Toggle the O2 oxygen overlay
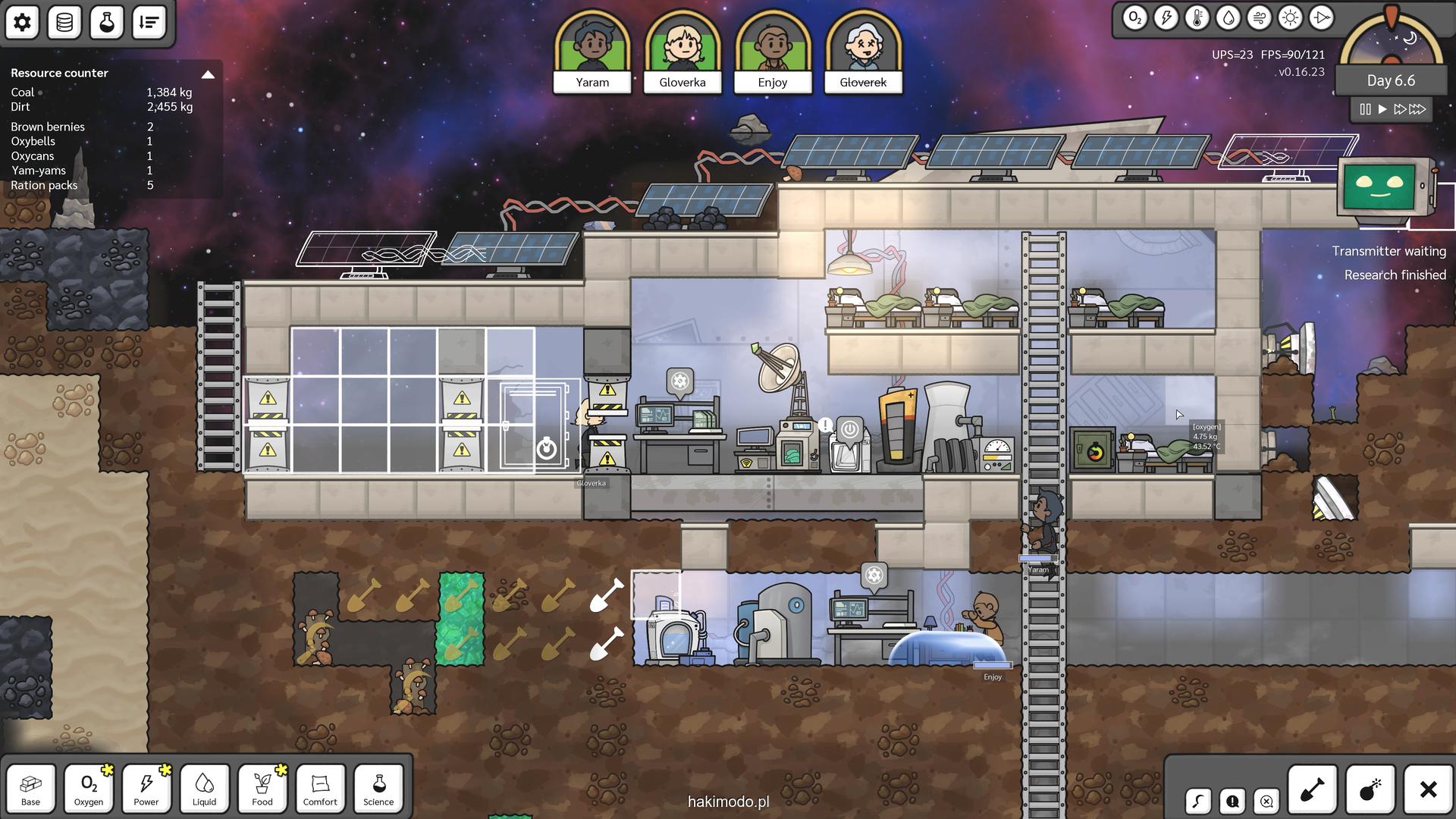The image size is (1456, 819). (x=1134, y=17)
